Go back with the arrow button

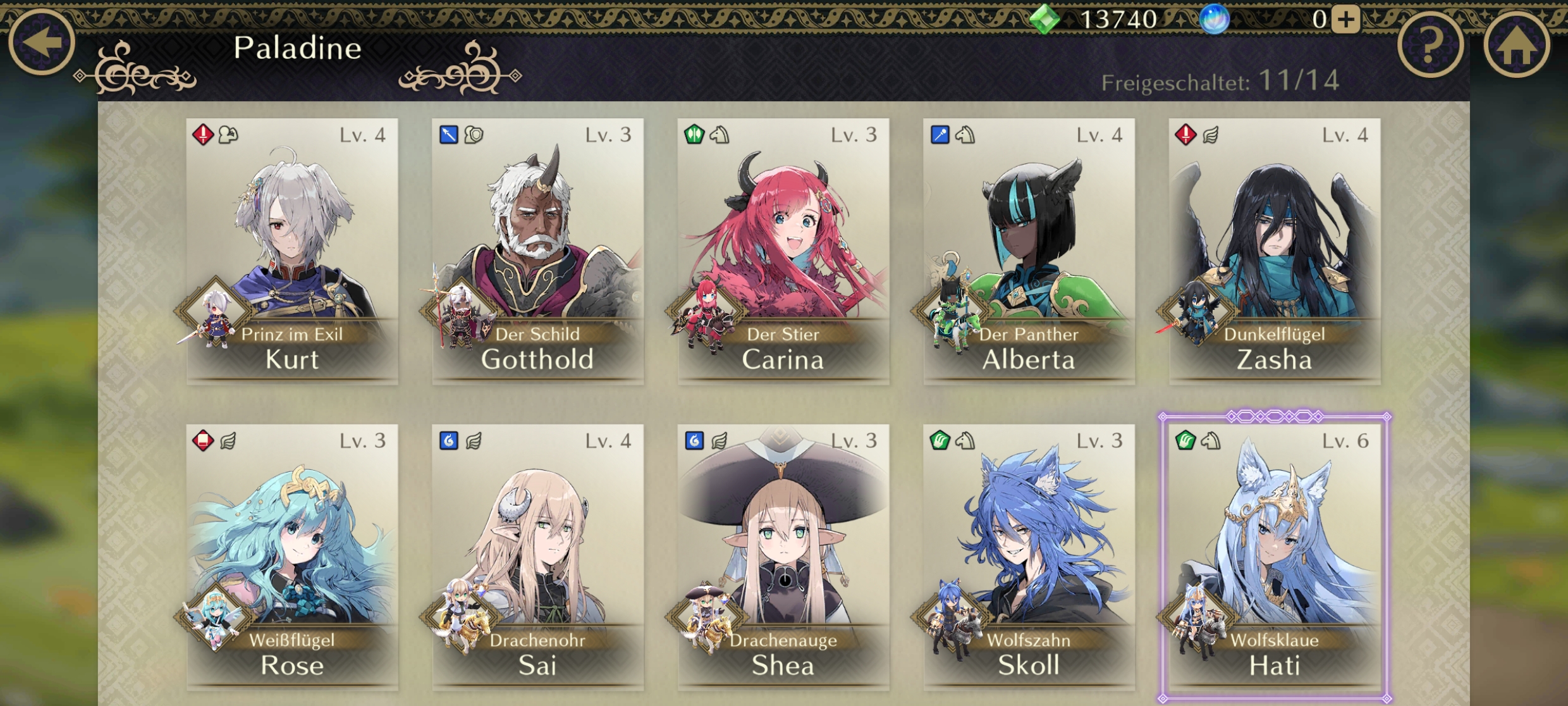tap(42, 42)
